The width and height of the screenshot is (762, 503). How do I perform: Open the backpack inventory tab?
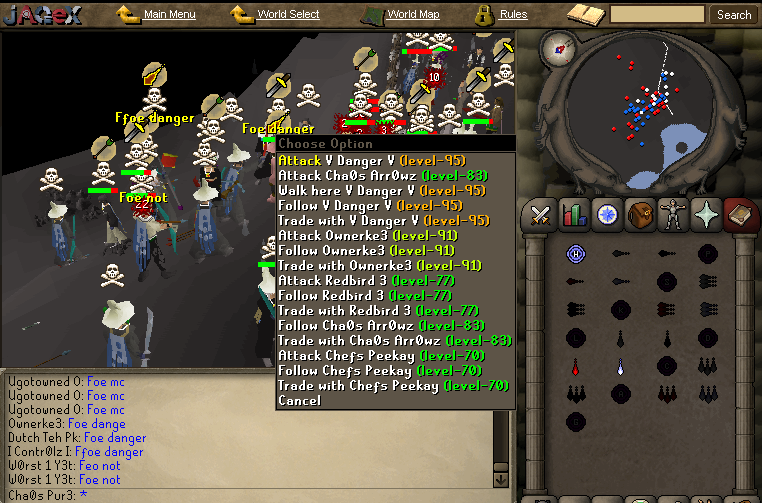coord(639,213)
